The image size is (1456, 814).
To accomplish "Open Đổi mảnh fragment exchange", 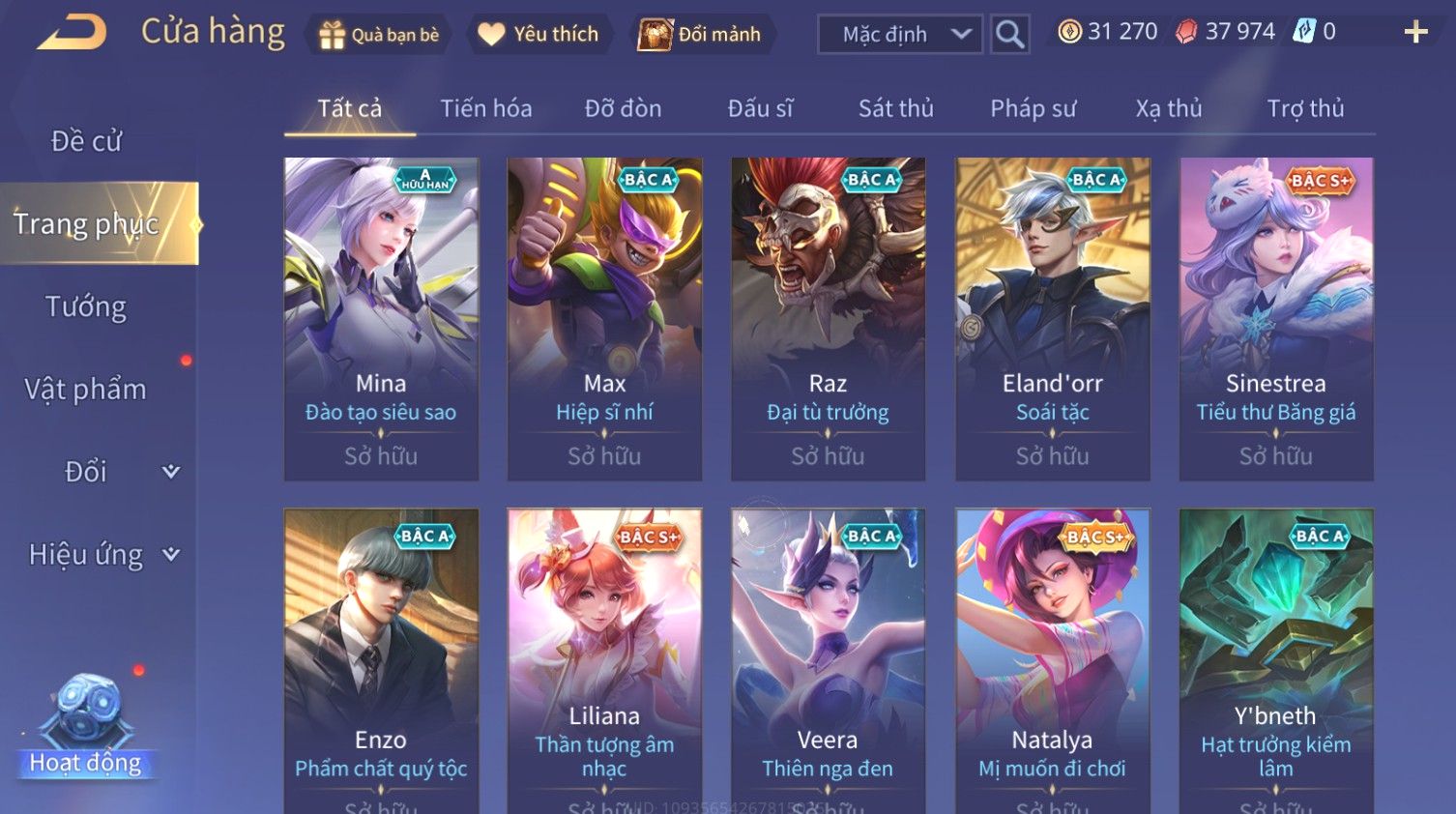I will [700, 35].
